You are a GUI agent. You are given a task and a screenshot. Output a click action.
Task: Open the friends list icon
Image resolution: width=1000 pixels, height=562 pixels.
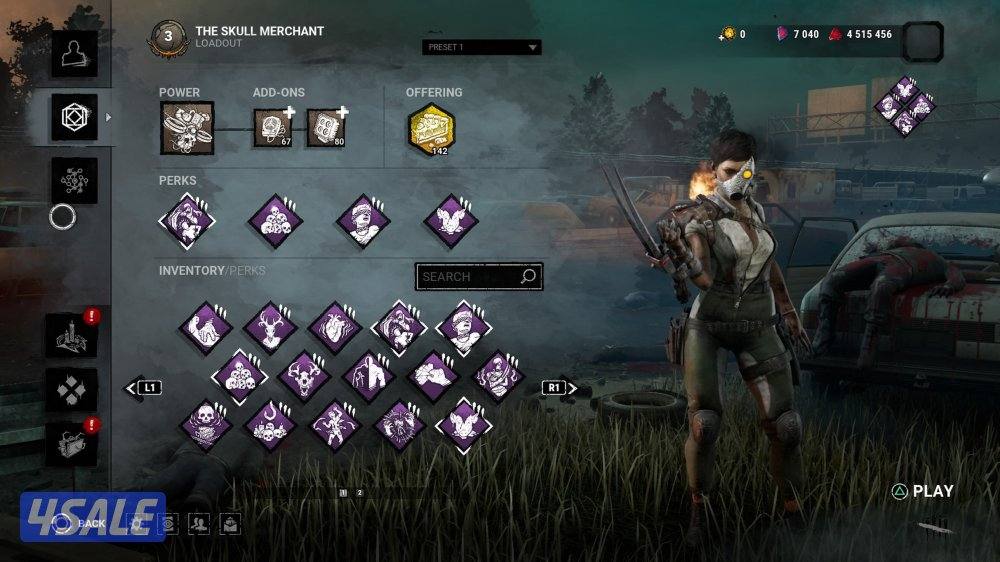(198, 523)
